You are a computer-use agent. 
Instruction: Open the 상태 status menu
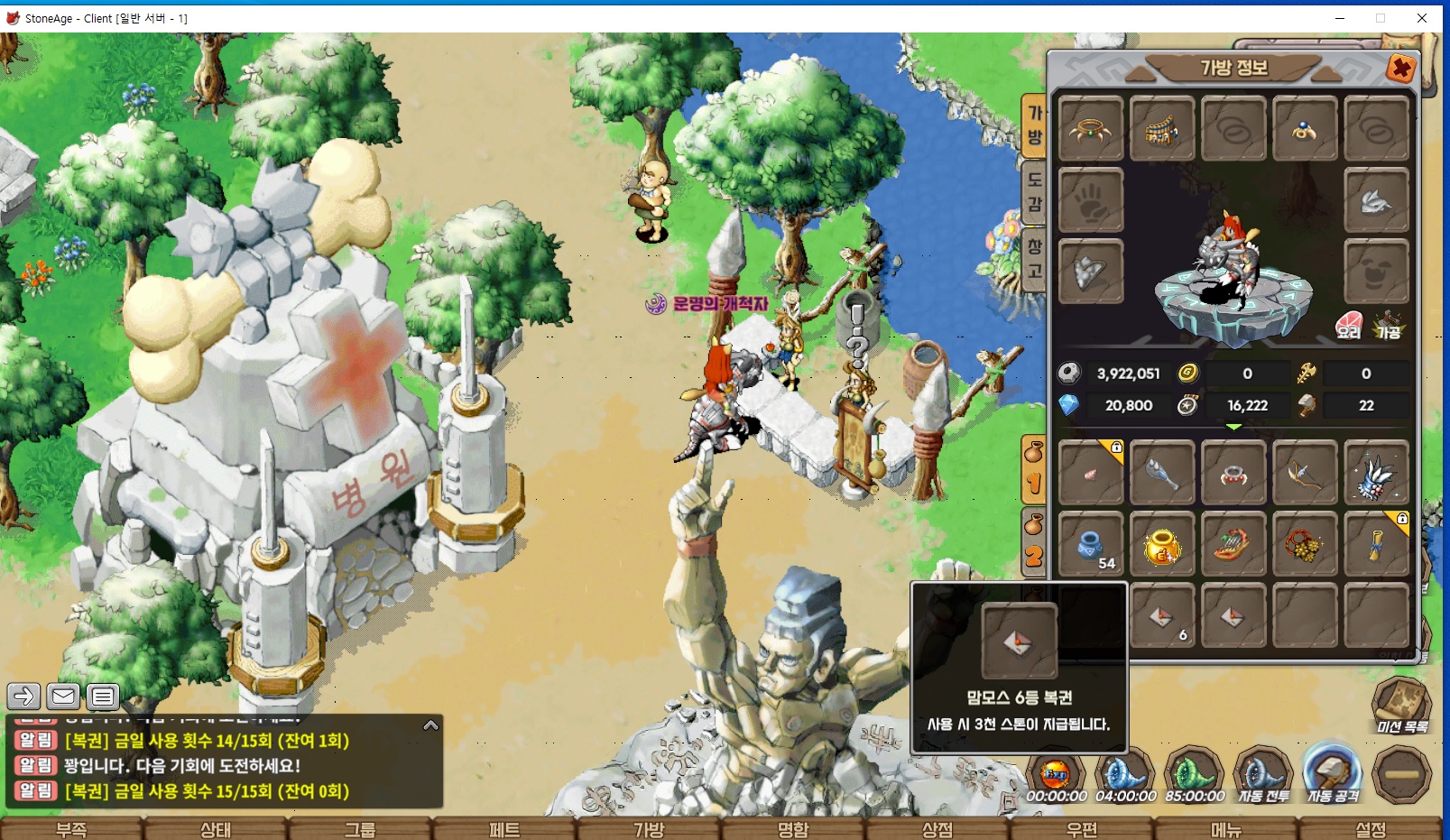tap(216, 829)
